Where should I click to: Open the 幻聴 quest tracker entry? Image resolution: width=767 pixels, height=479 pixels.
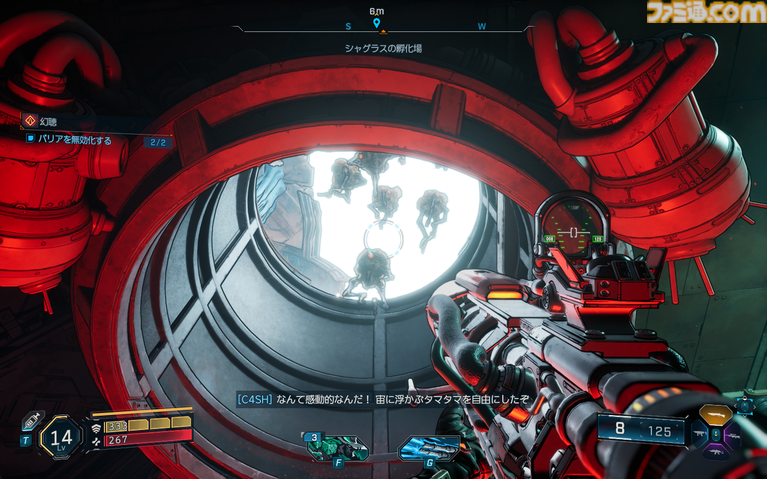[50, 121]
